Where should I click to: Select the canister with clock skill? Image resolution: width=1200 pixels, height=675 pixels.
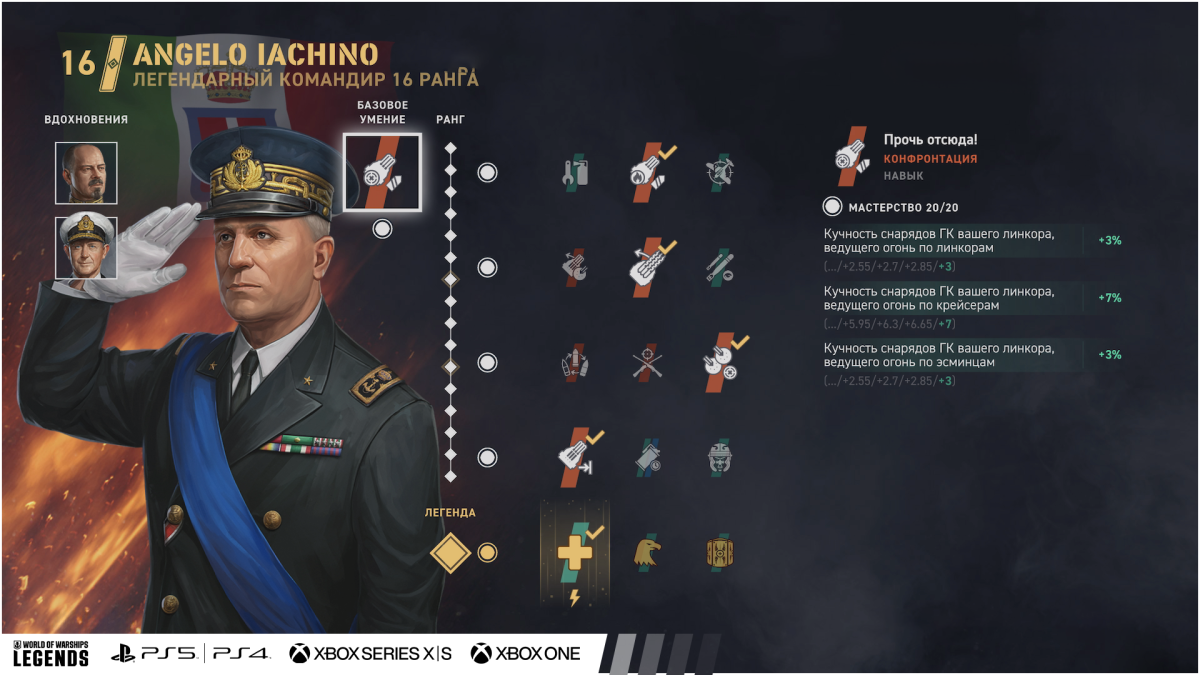click(648, 457)
